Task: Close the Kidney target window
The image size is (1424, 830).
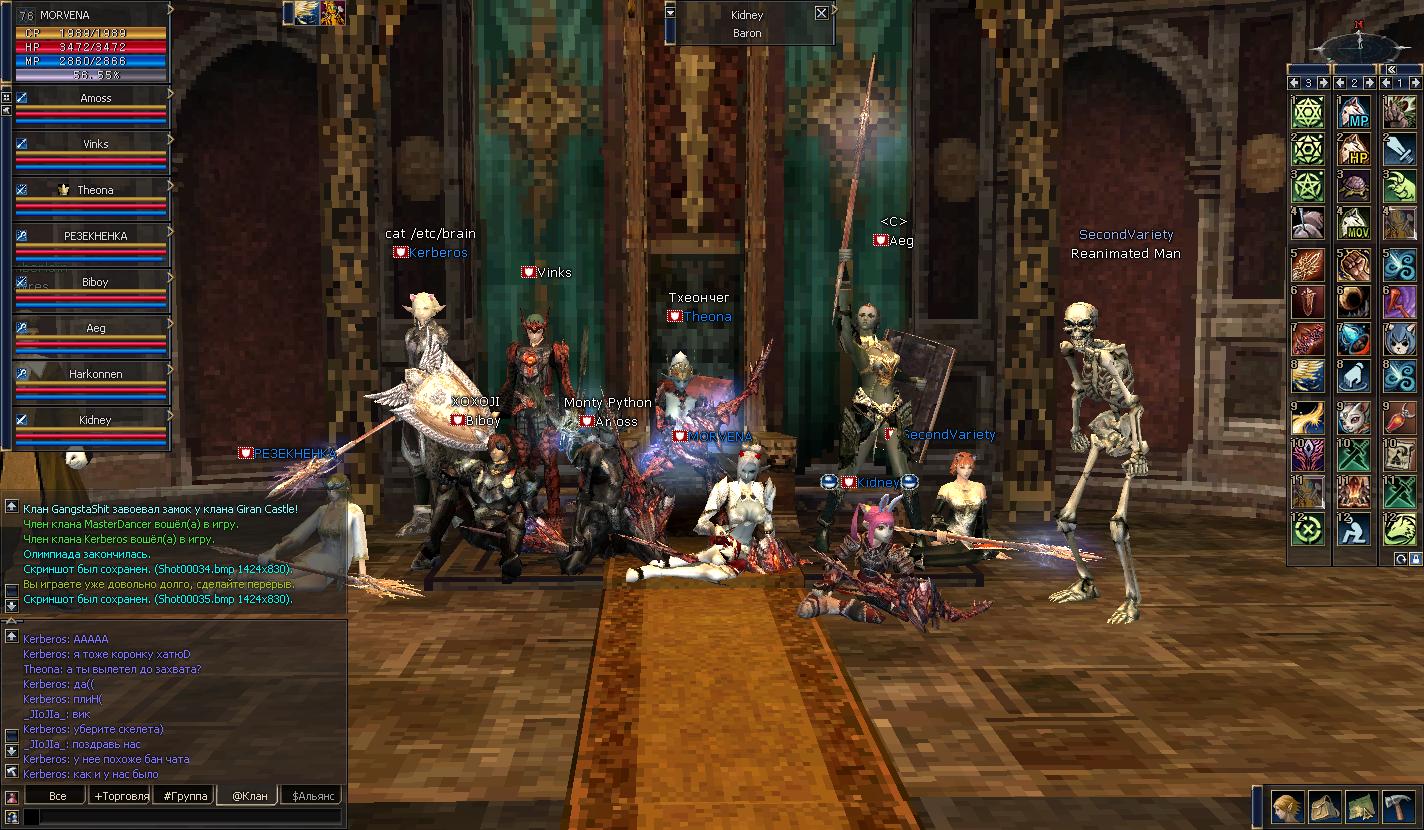Action: click(x=821, y=14)
